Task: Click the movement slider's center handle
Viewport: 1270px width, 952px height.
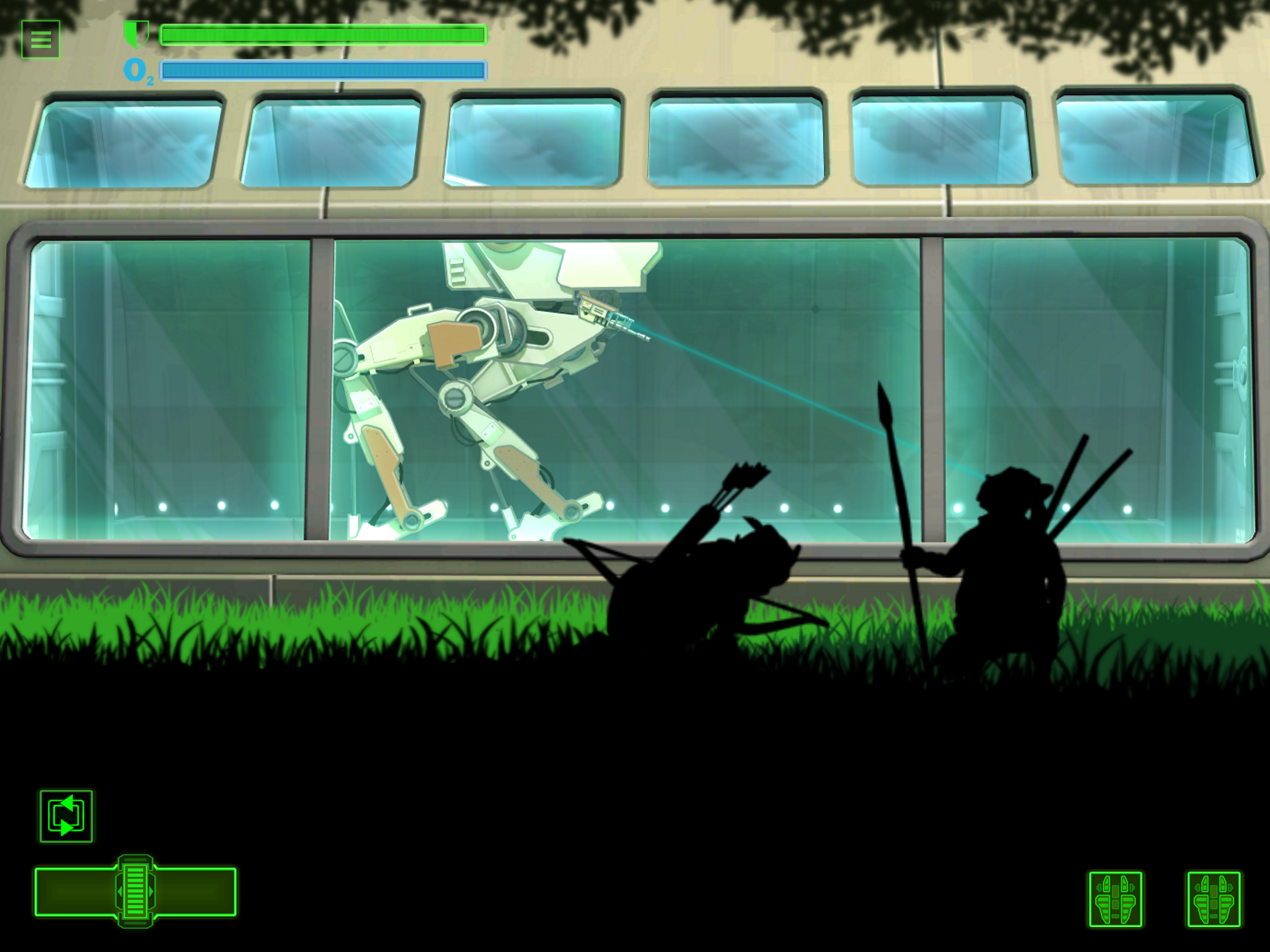Action: [x=135, y=891]
